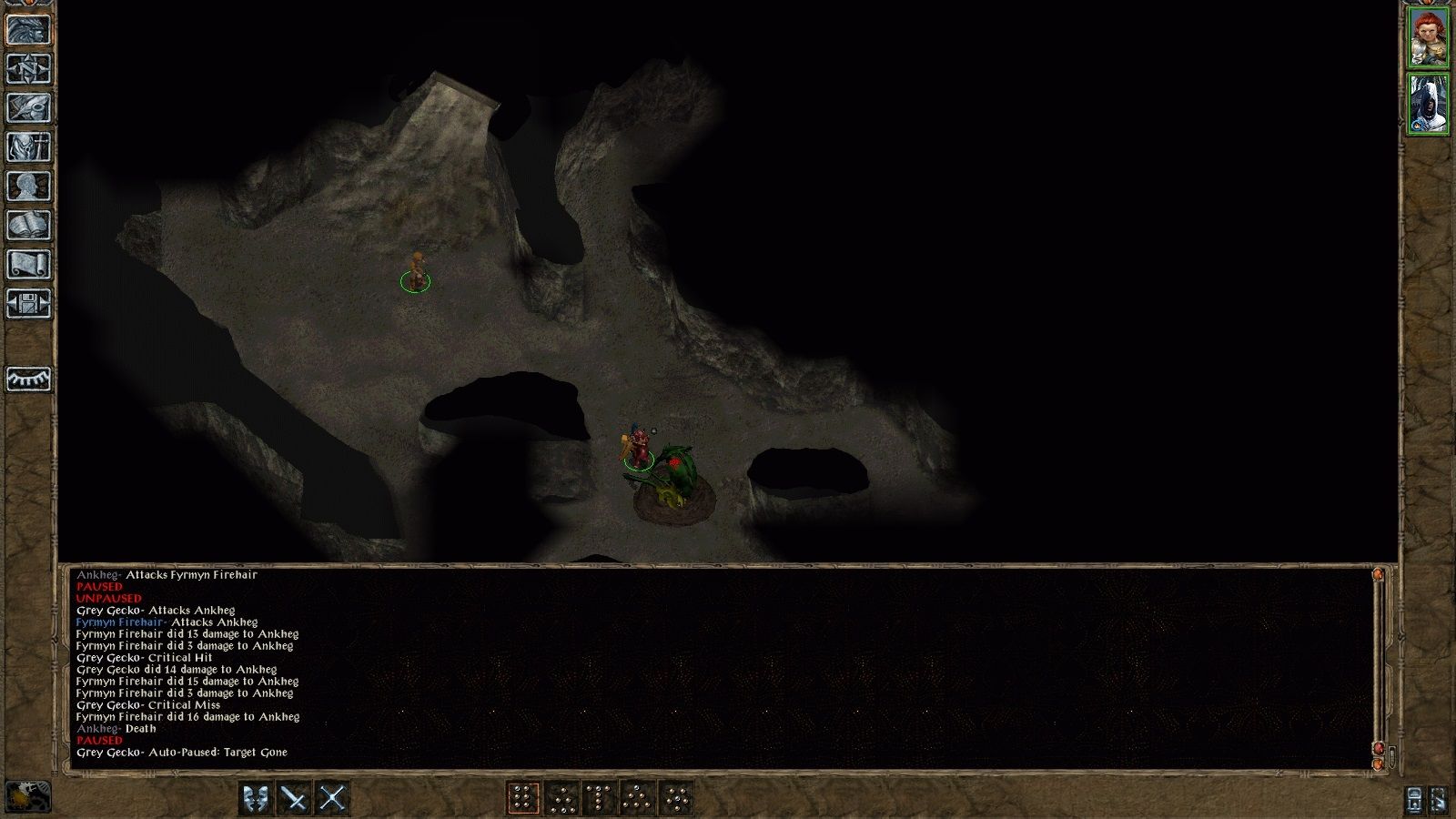Toggle the eye-shaped hide interface button

[28, 379]
